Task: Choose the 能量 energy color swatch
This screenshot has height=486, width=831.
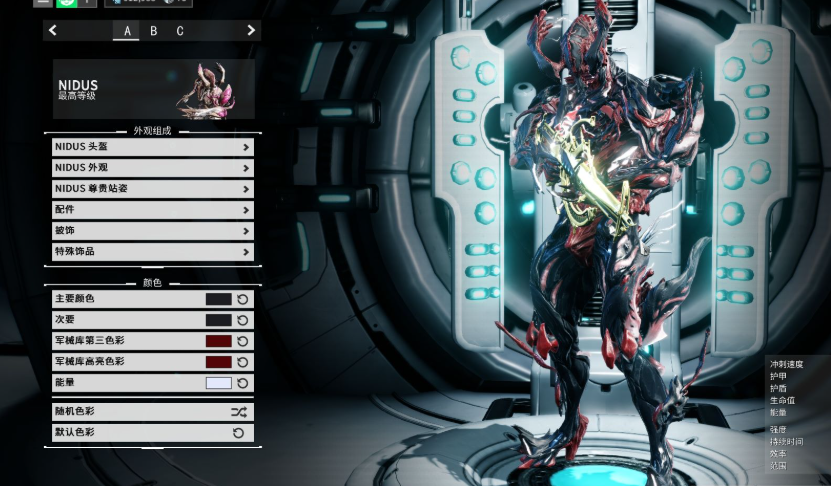Action: pyautogui.click(x=218, y=383)
